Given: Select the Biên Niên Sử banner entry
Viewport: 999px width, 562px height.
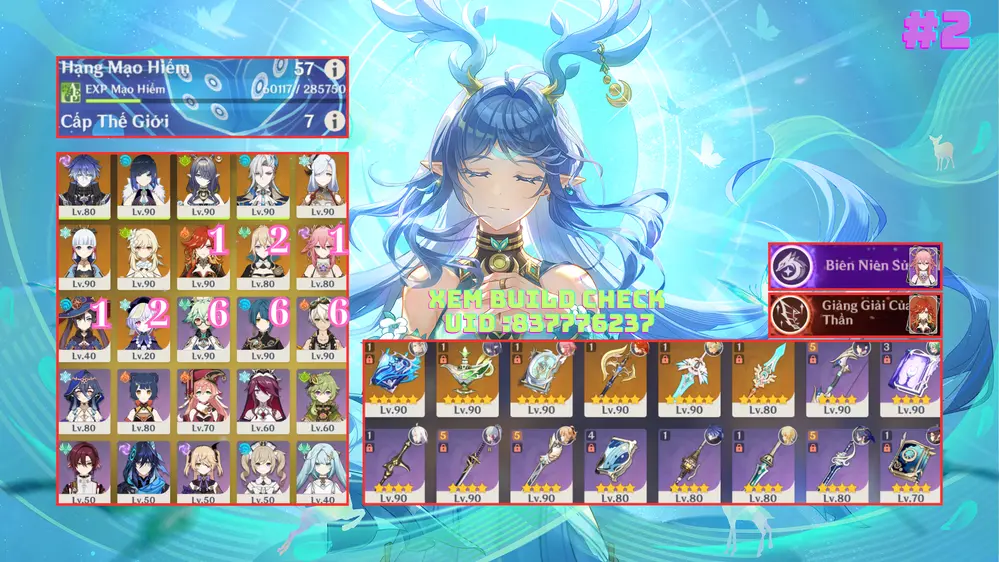Looking at the screenshot, I should coord(854,266).
